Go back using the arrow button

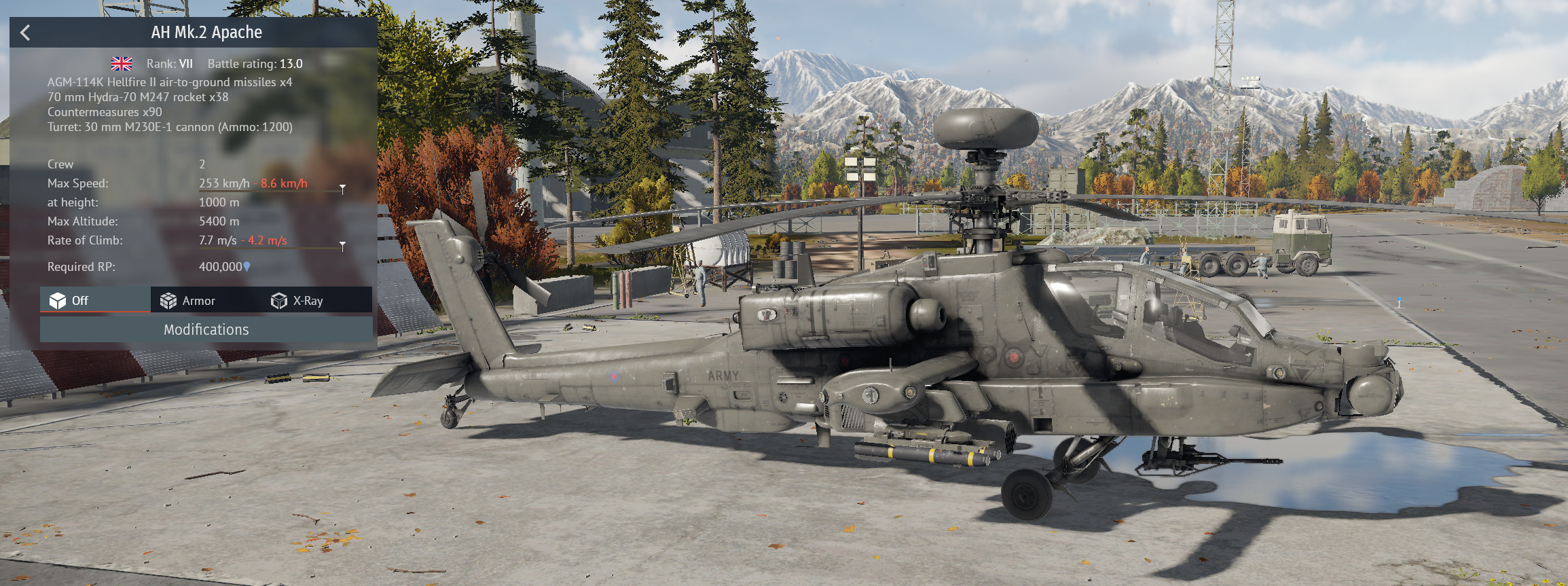pos(26,33)
